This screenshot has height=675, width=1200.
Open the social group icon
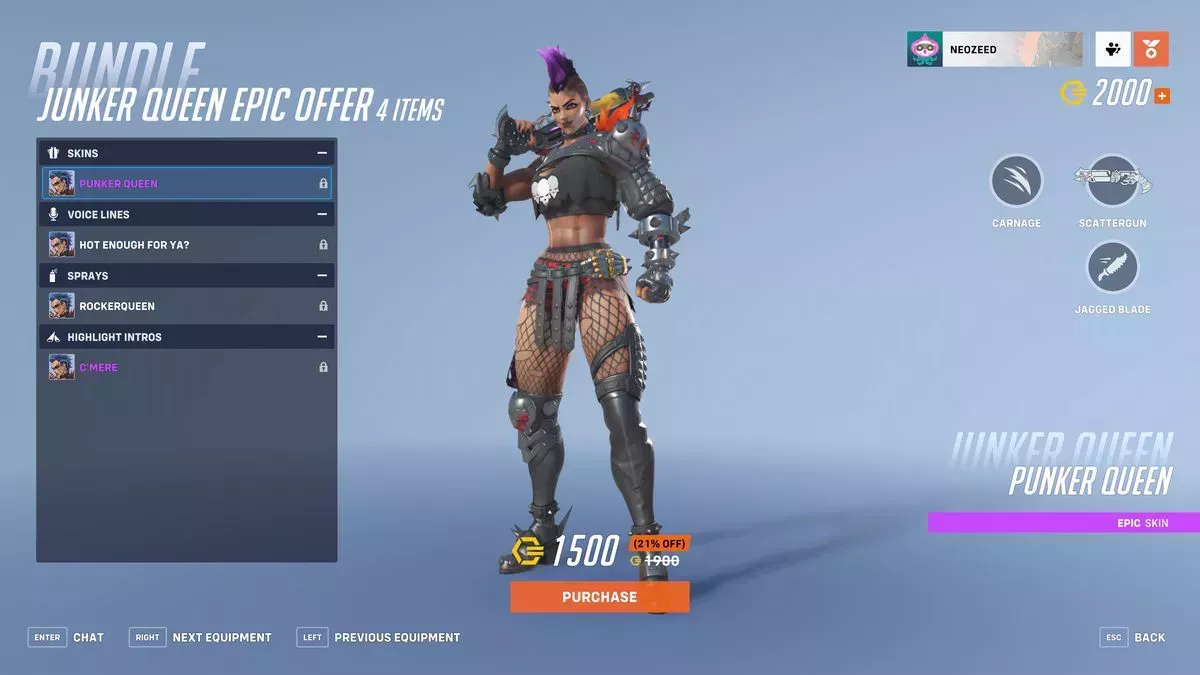(1113, 49)
